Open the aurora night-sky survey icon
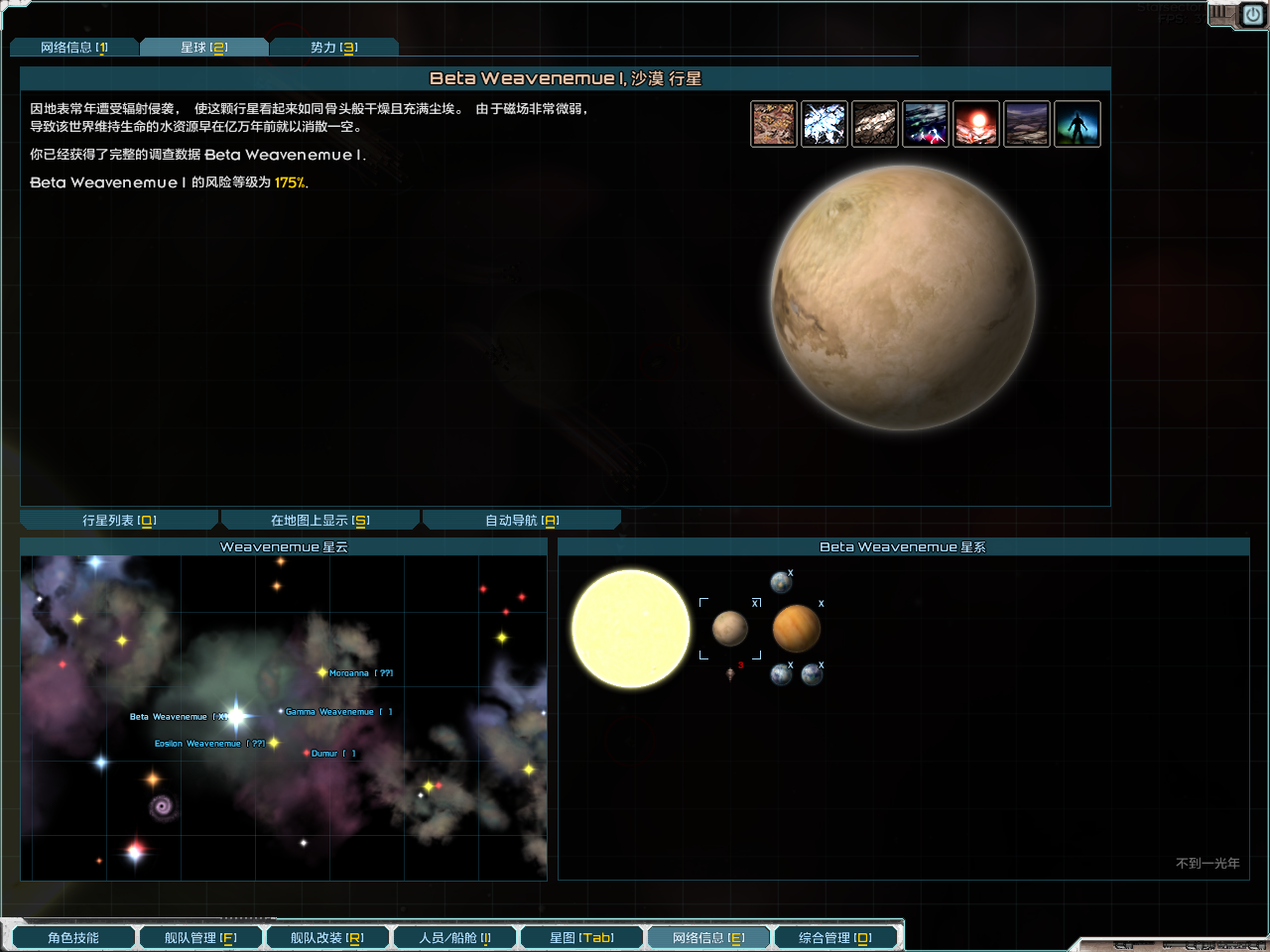This screenshot has width=1270, height=952. 926,123
